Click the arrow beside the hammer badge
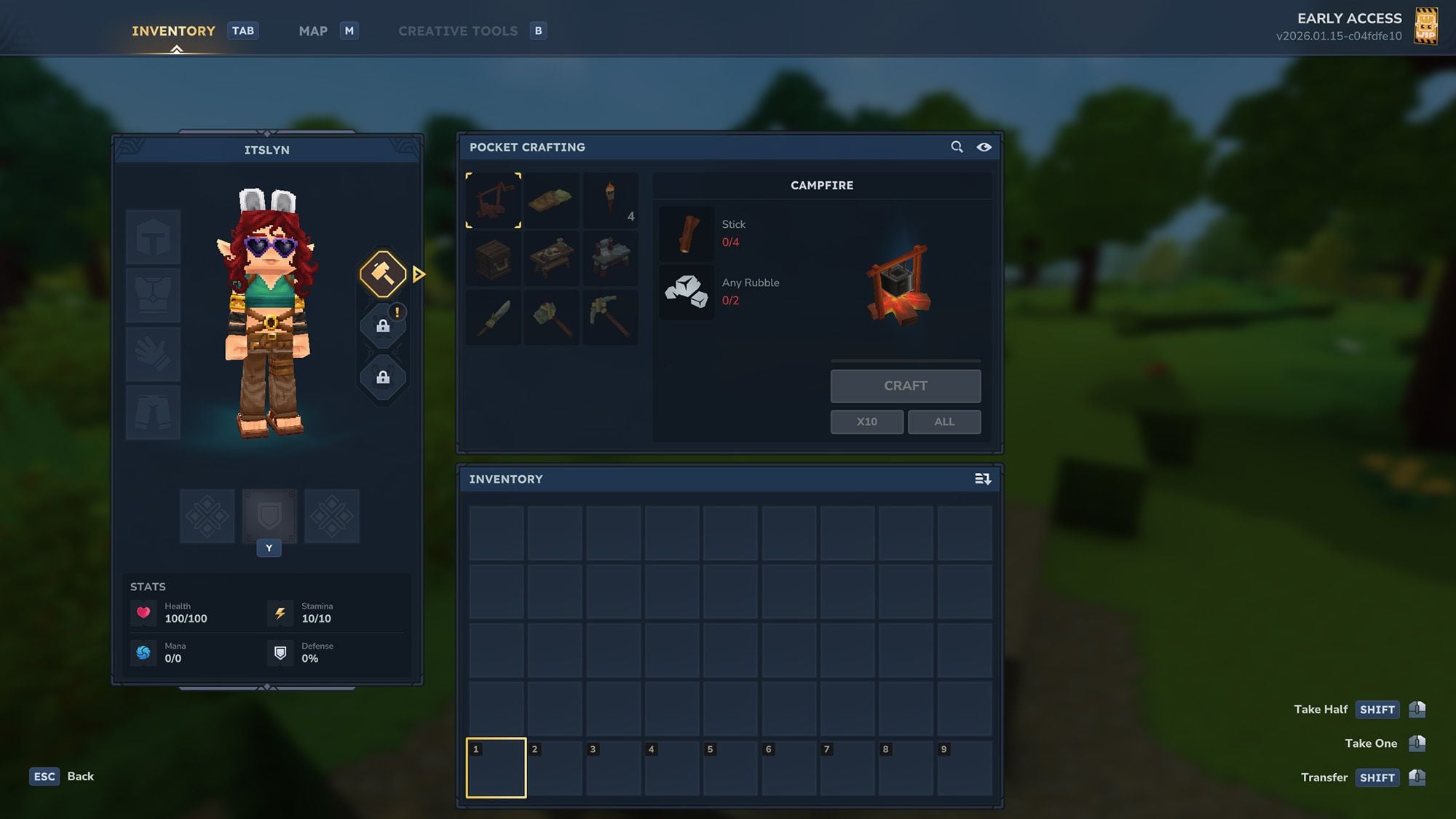The image size is (1456, 819). click(x=418, y=274)
